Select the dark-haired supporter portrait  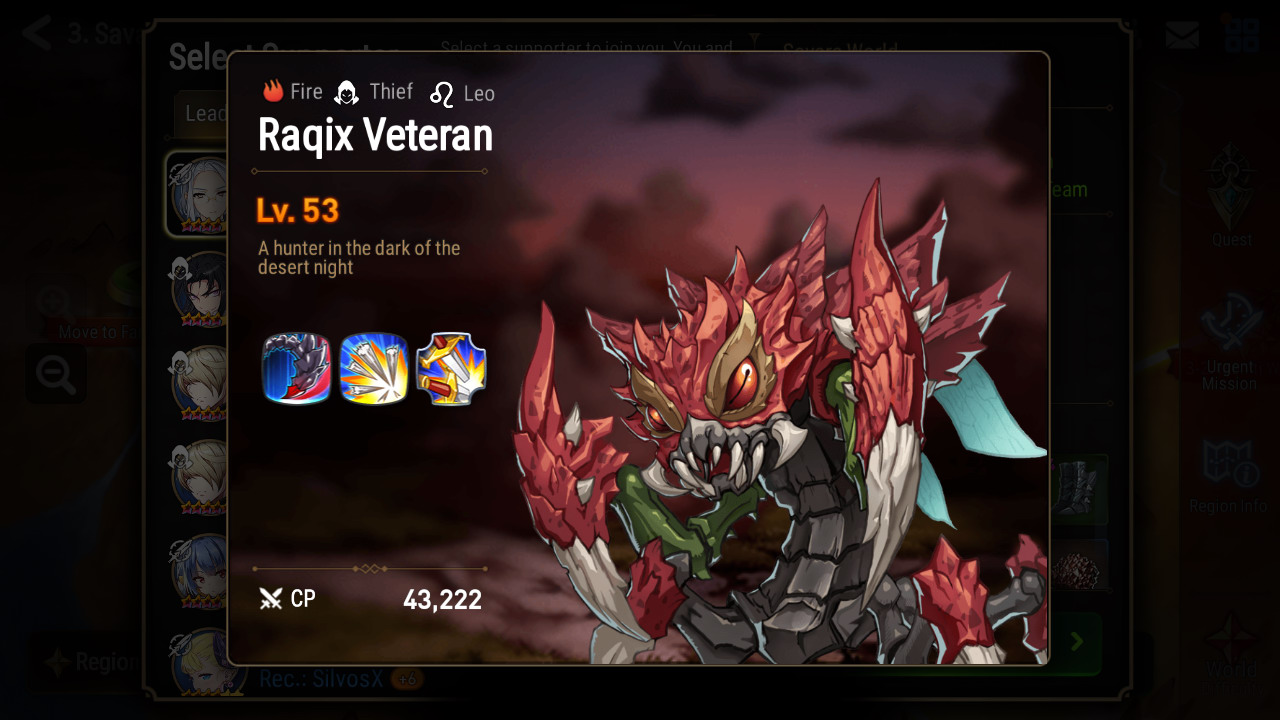tap(201, 288)
